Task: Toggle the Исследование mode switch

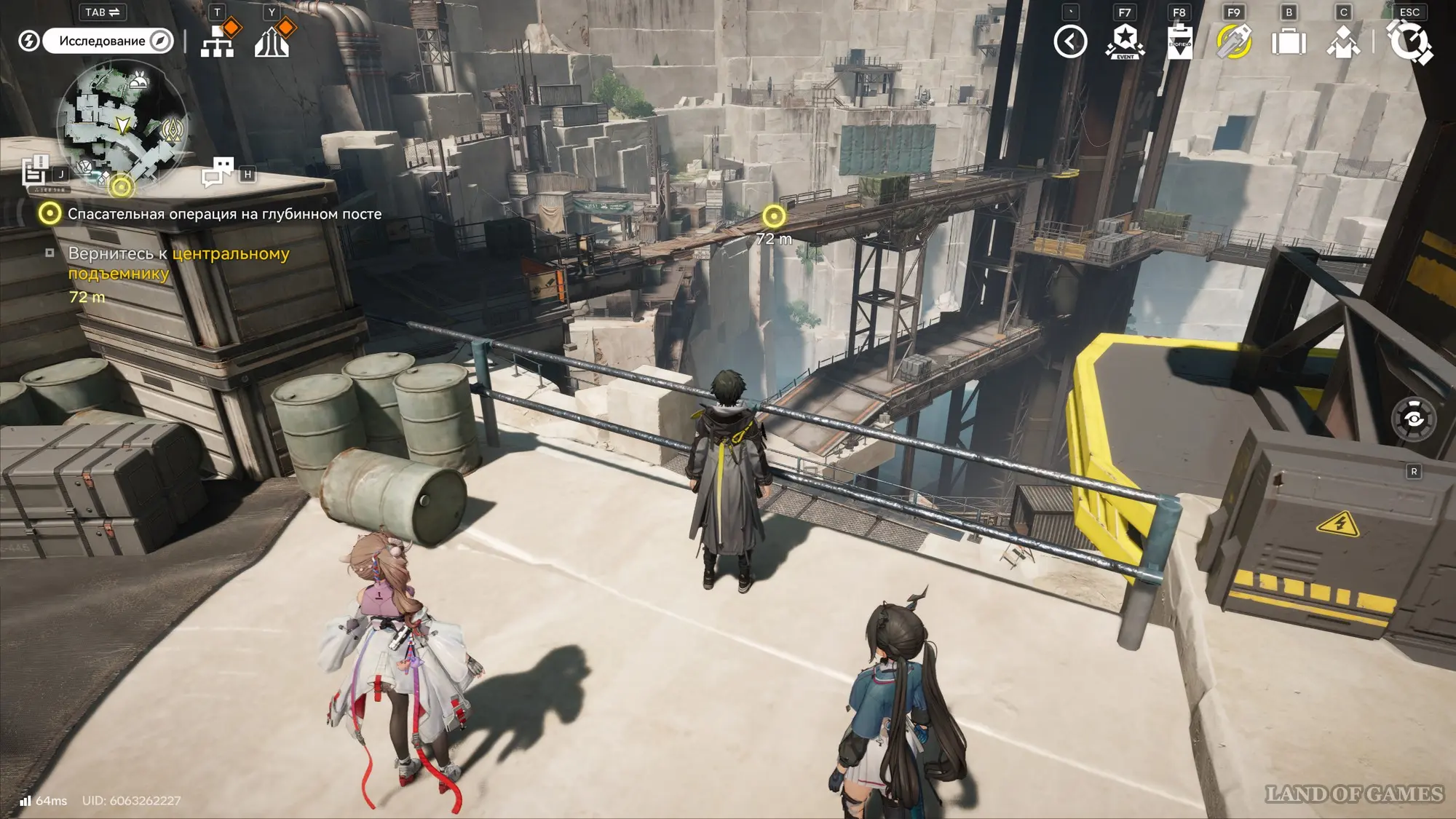Action: (108, 41)
